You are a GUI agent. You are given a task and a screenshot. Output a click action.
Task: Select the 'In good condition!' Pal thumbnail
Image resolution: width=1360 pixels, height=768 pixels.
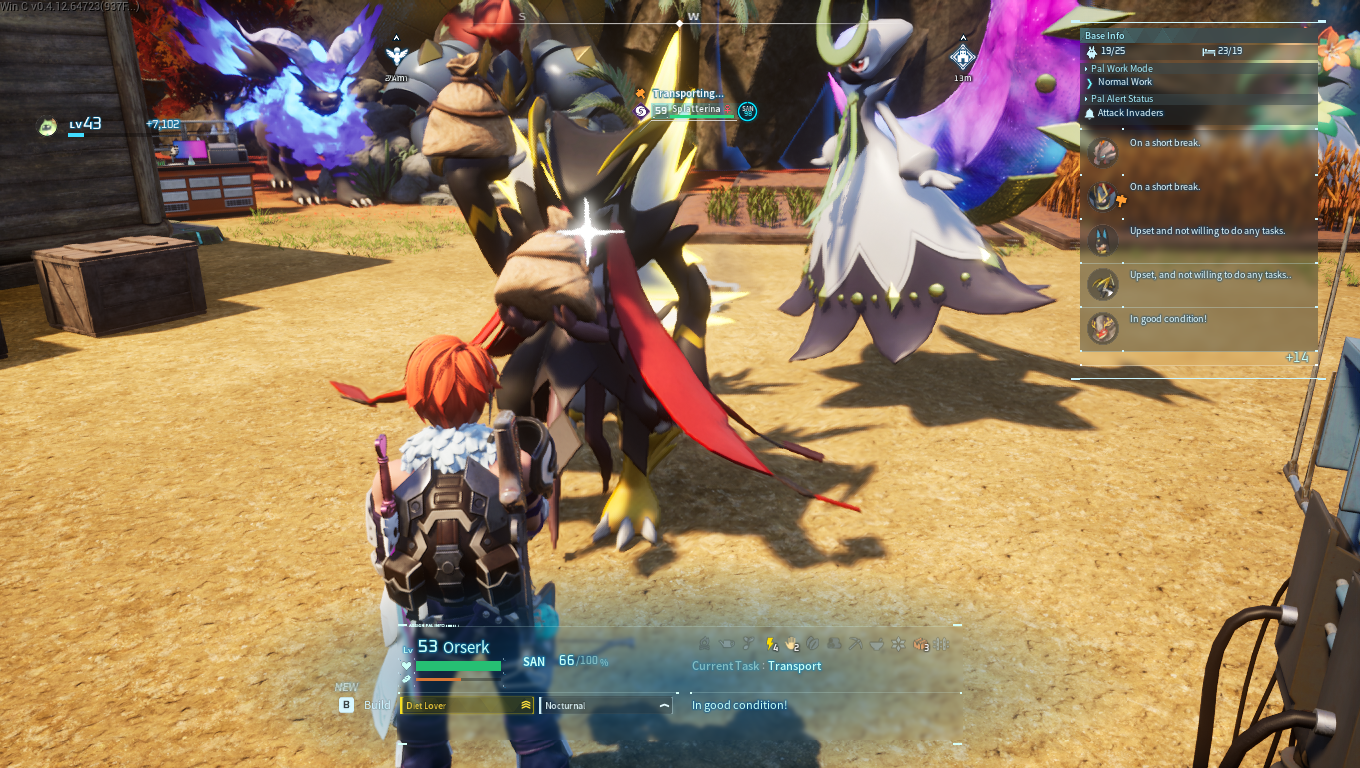(1101, 327)
